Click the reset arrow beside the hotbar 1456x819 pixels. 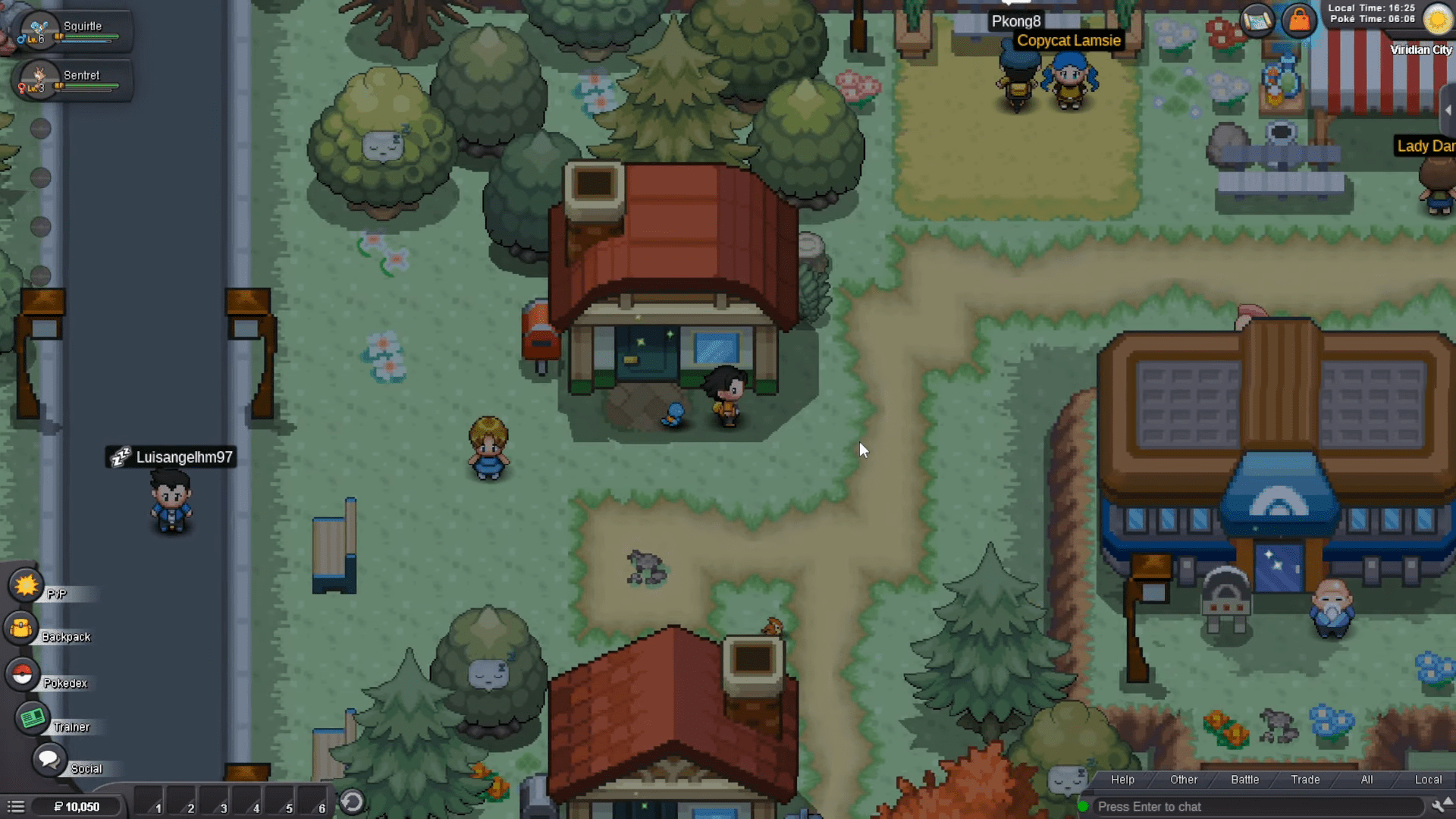click(x=351, y=800)
